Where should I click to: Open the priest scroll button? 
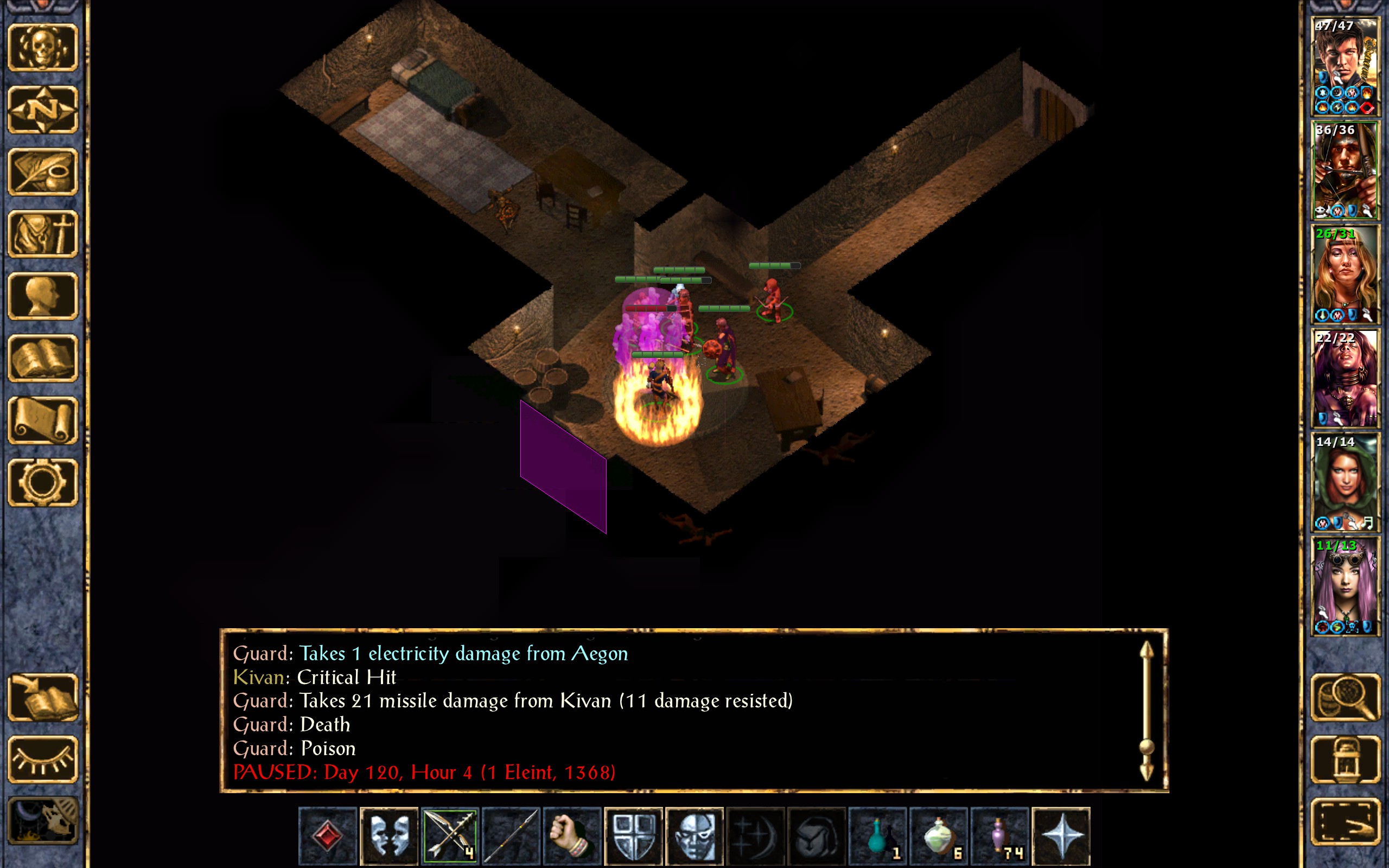click(x=42, y=420)
